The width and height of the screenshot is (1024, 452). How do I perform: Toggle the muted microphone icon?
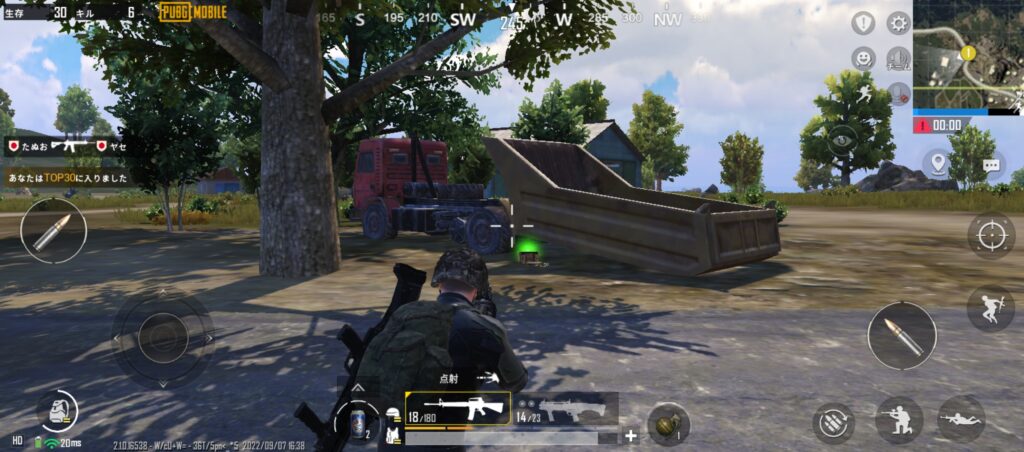click(898, 94)
